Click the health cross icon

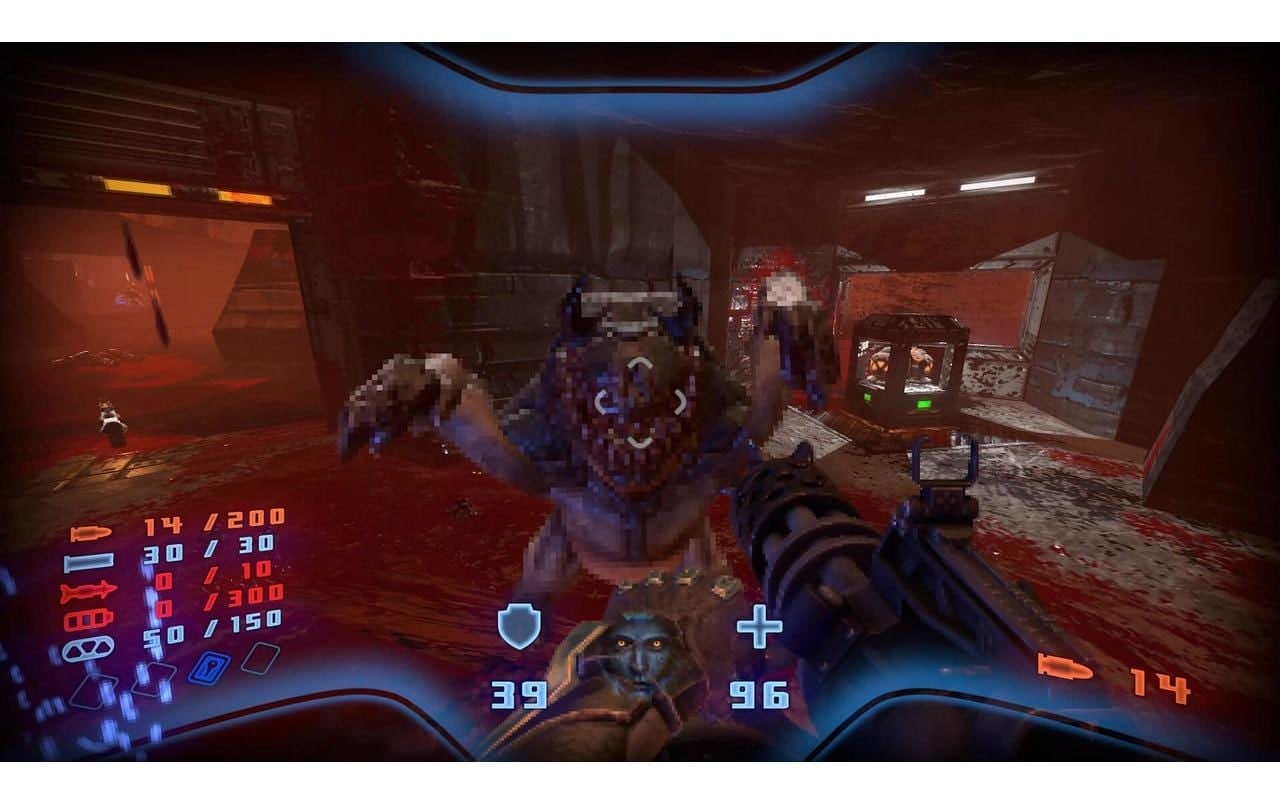[761, 628]
